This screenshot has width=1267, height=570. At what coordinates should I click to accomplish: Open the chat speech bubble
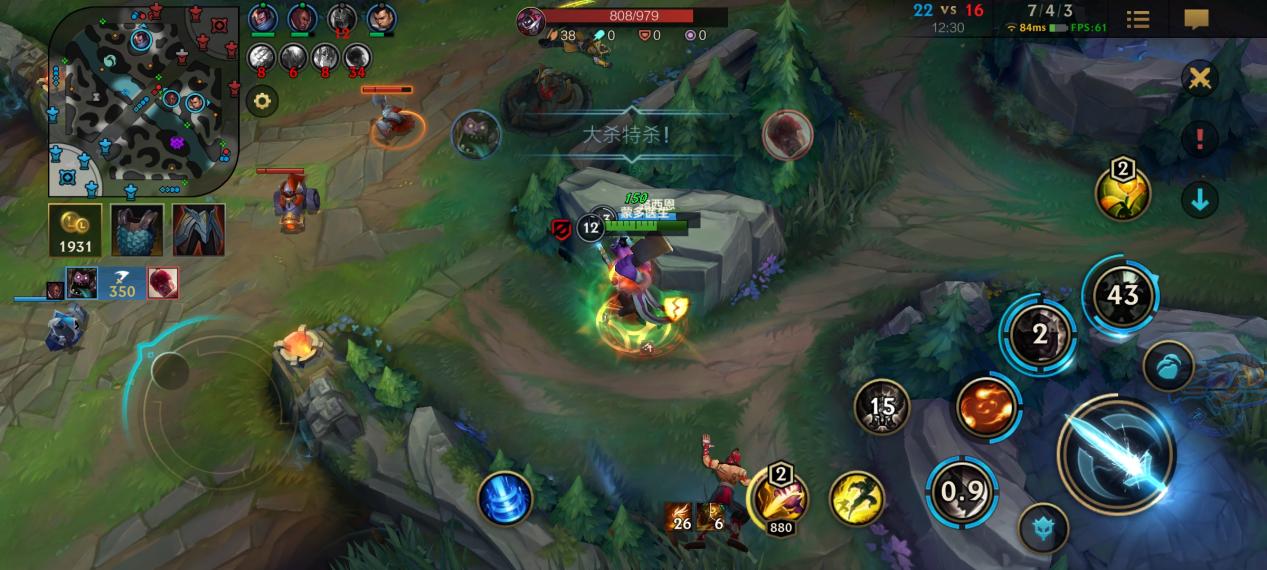pos(1196,20)
